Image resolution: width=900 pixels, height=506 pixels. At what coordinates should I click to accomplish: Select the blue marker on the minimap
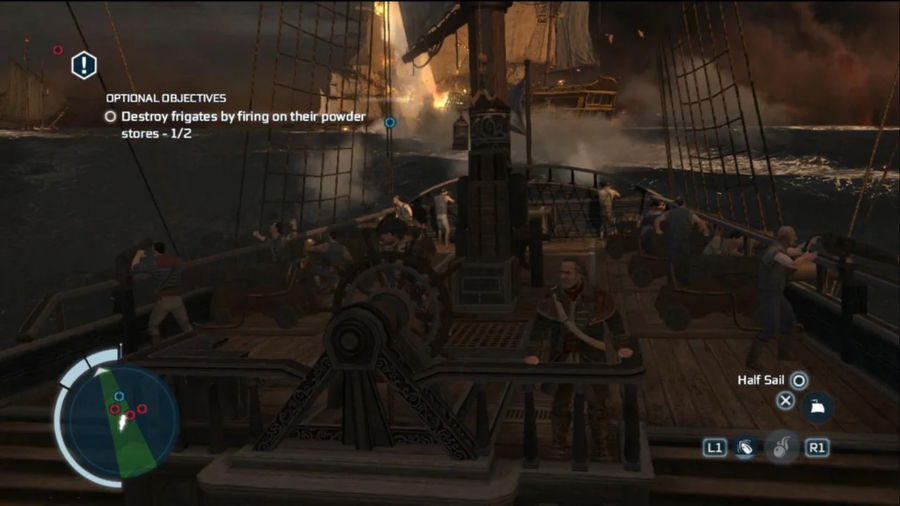pyautogui.click(x=119, y=396)
